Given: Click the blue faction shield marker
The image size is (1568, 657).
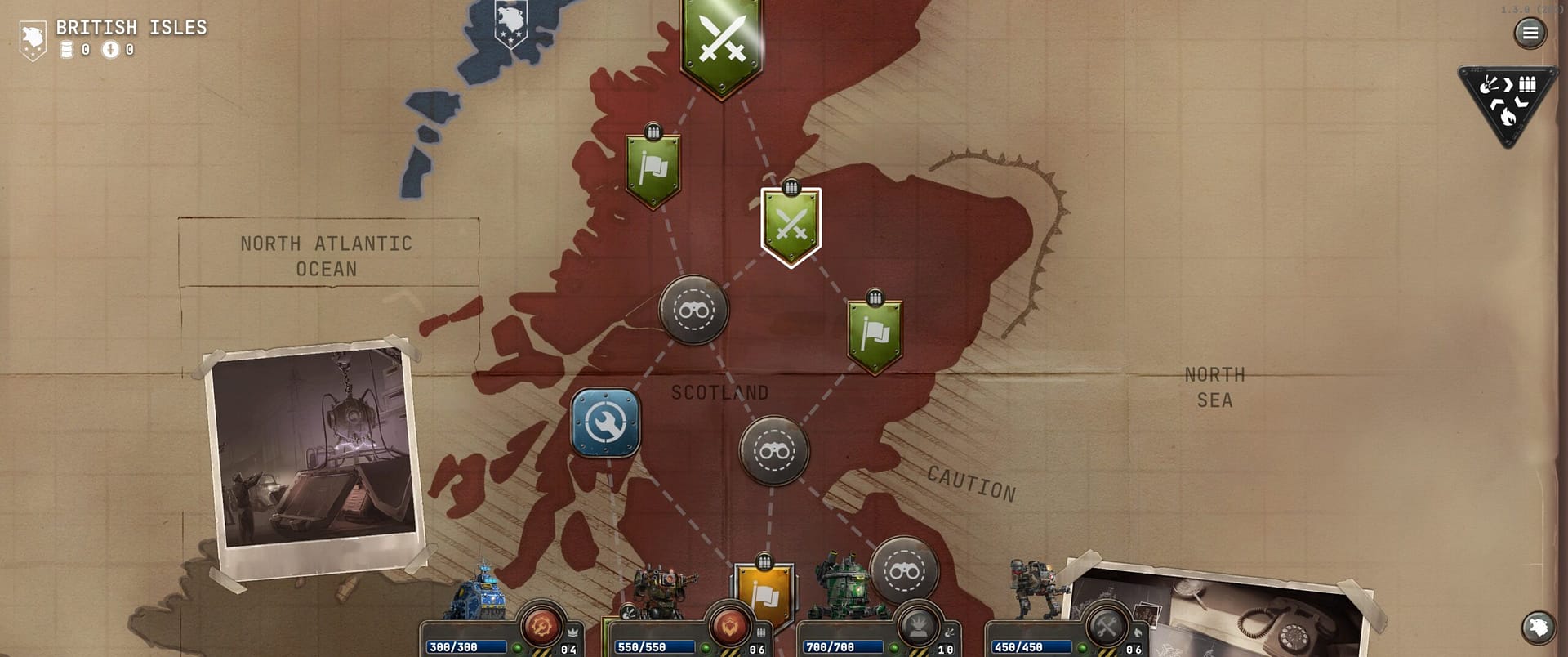Looking at the screenshot, I should 510,23.
